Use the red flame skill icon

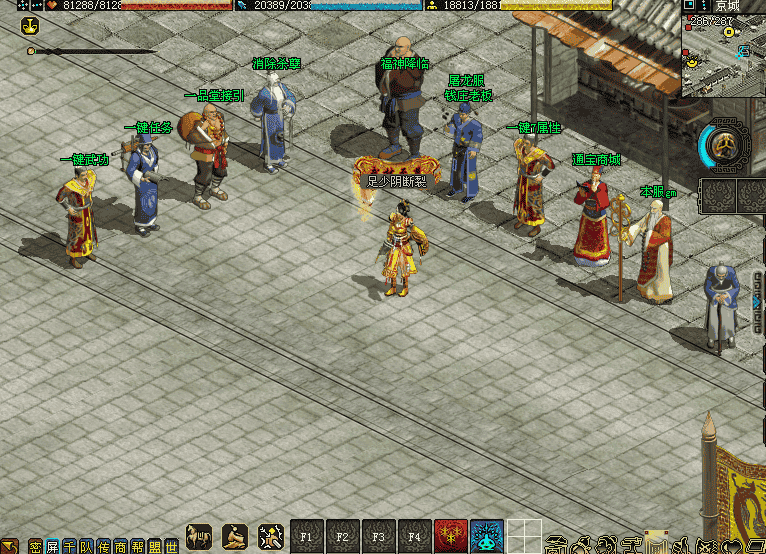coord(451,537)
